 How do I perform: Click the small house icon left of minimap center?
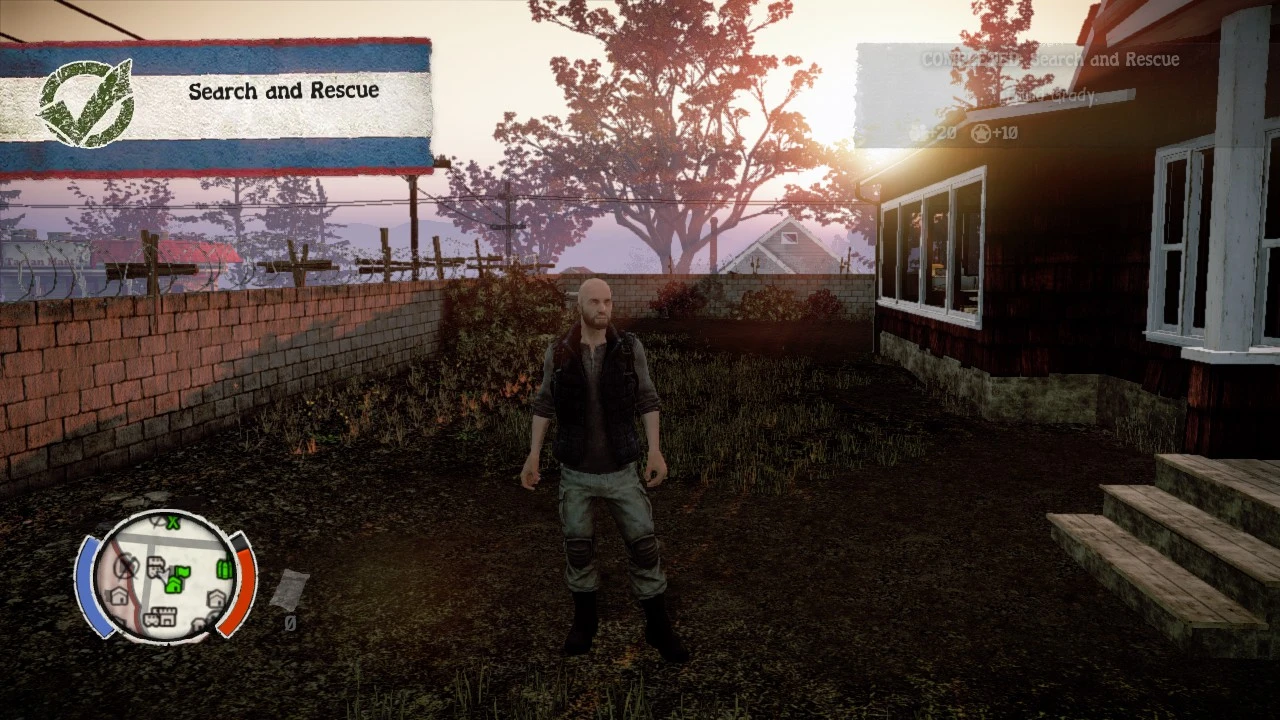tap(118, 596)
